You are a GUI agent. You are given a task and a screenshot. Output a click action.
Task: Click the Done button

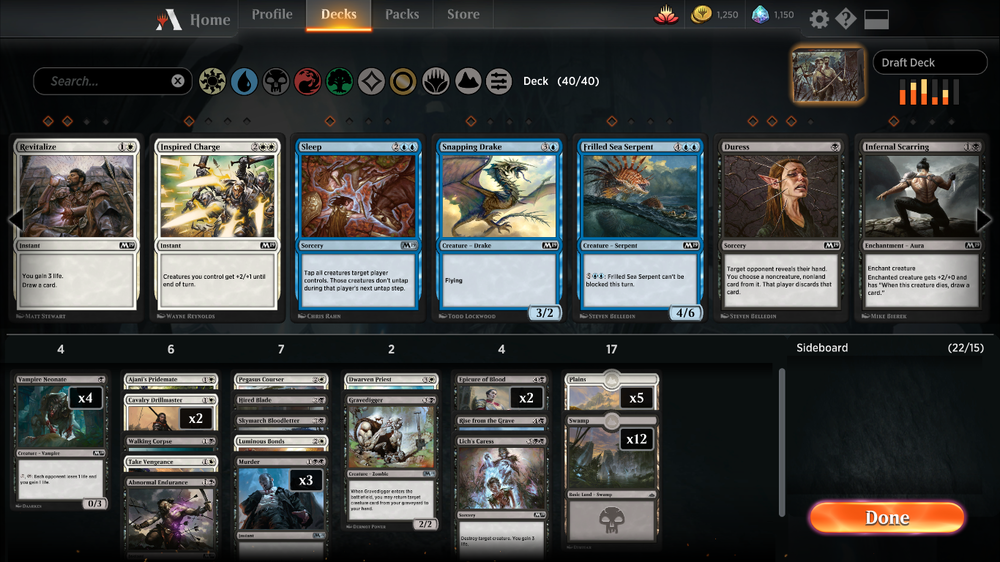(887, 517)
